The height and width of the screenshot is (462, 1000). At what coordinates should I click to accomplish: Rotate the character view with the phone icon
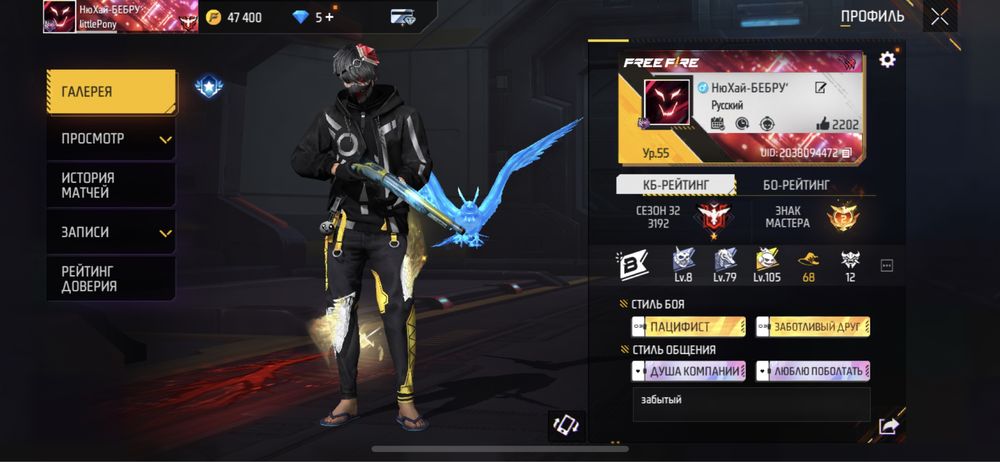pyautogui.click(x=567, y=424)
